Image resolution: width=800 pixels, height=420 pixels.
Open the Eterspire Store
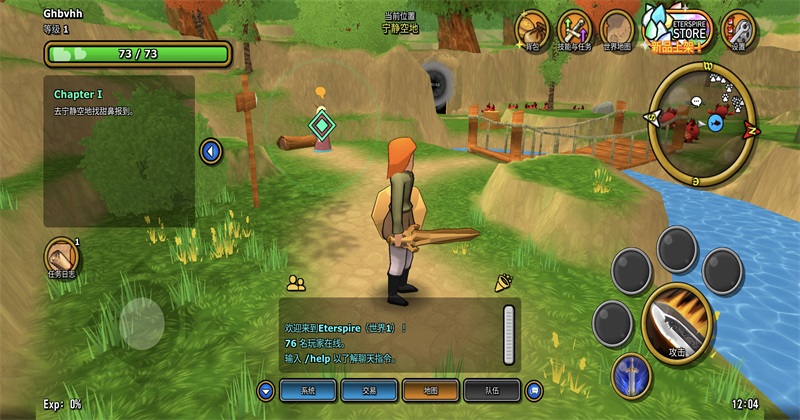click(x=677, y=27)
